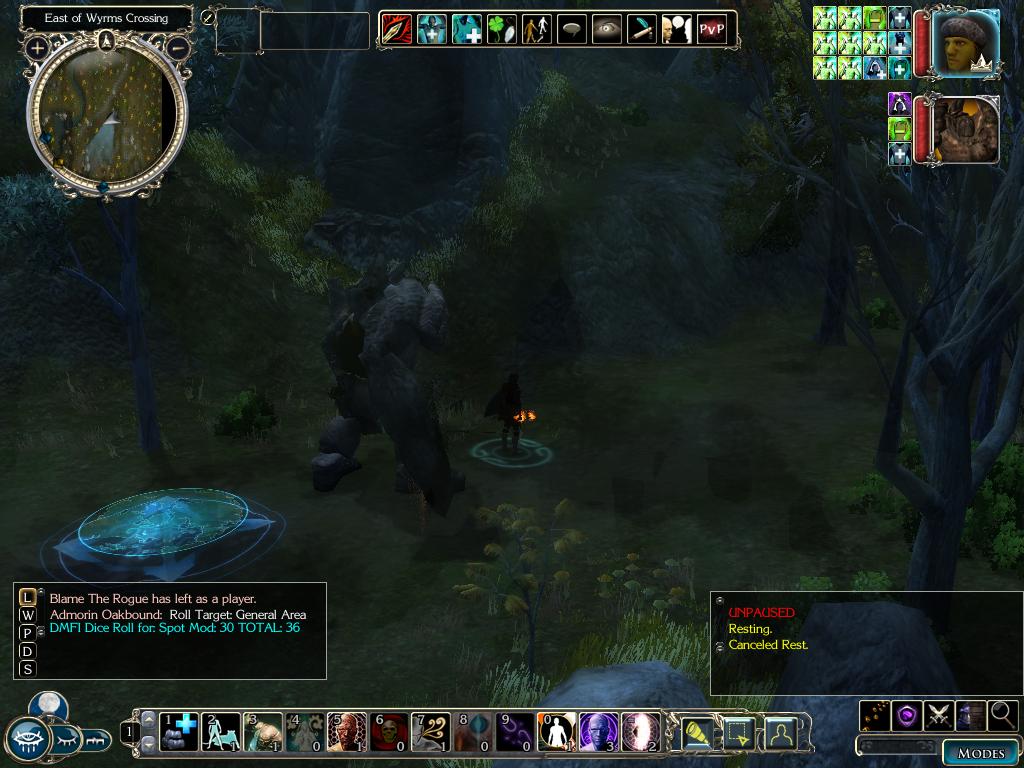Switch chat to the W channel tab
The width and height of the screenshot is (1024, 768).
point(27,615)
